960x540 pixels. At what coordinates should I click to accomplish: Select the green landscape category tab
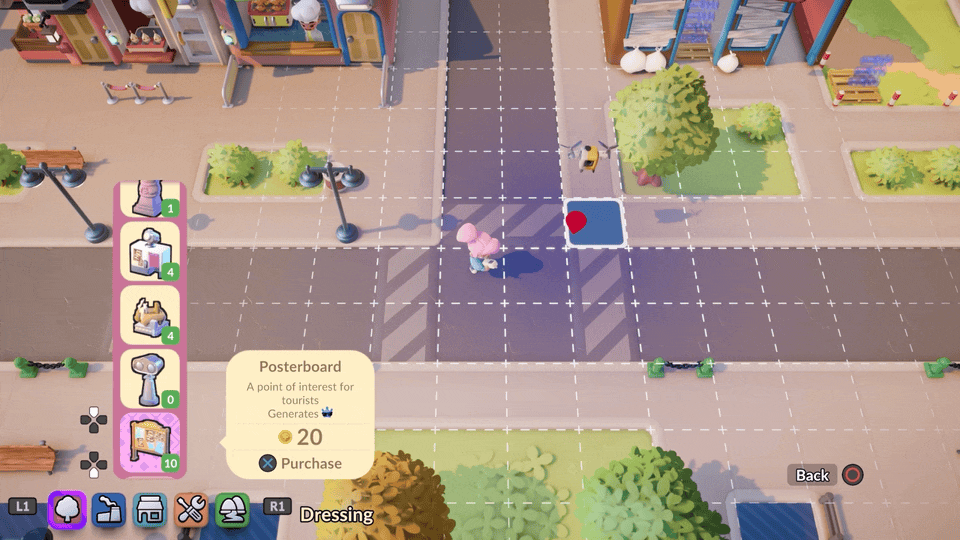[x=231, y=510]
